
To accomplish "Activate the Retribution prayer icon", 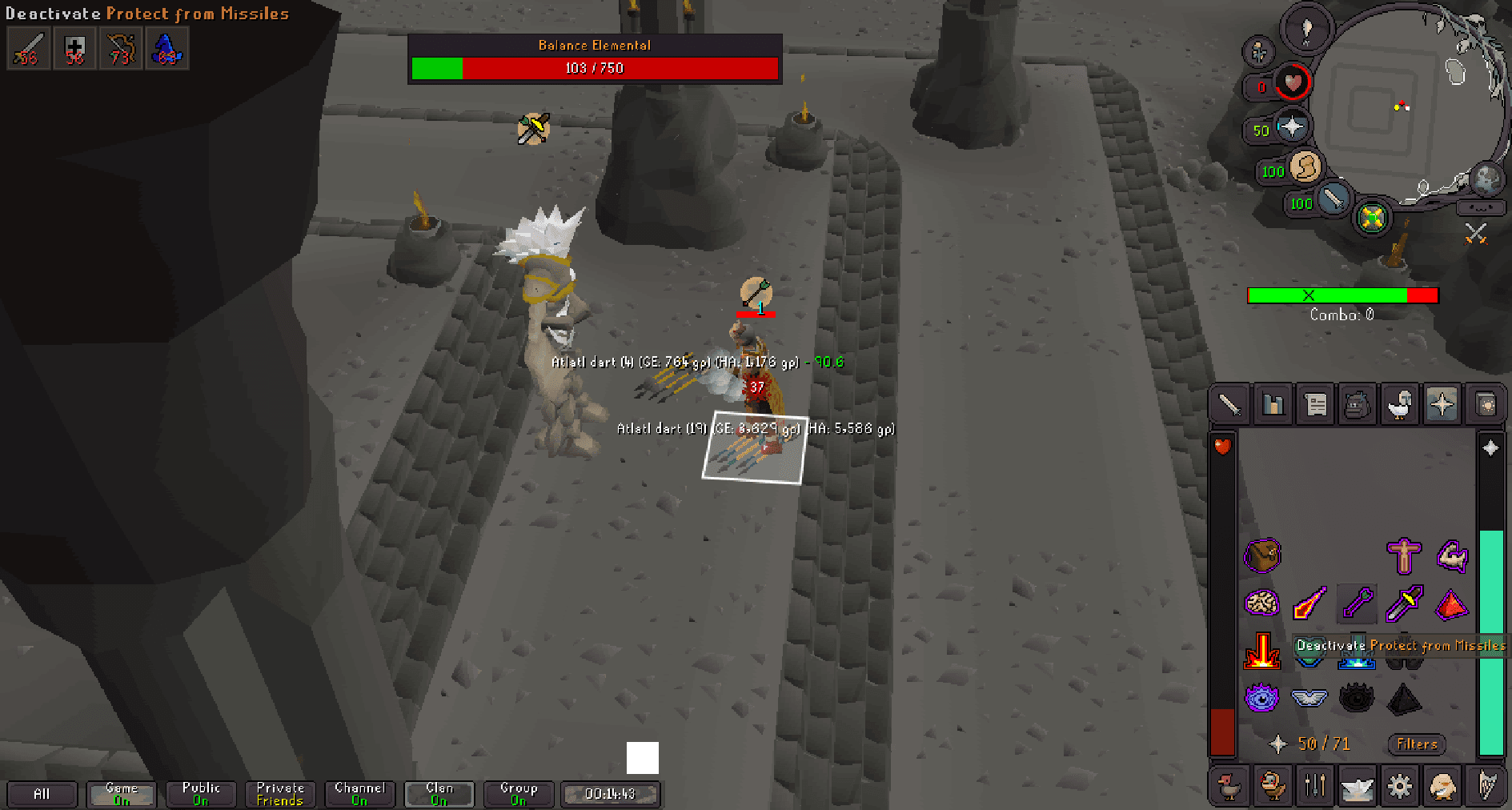I will point(1261,651).
